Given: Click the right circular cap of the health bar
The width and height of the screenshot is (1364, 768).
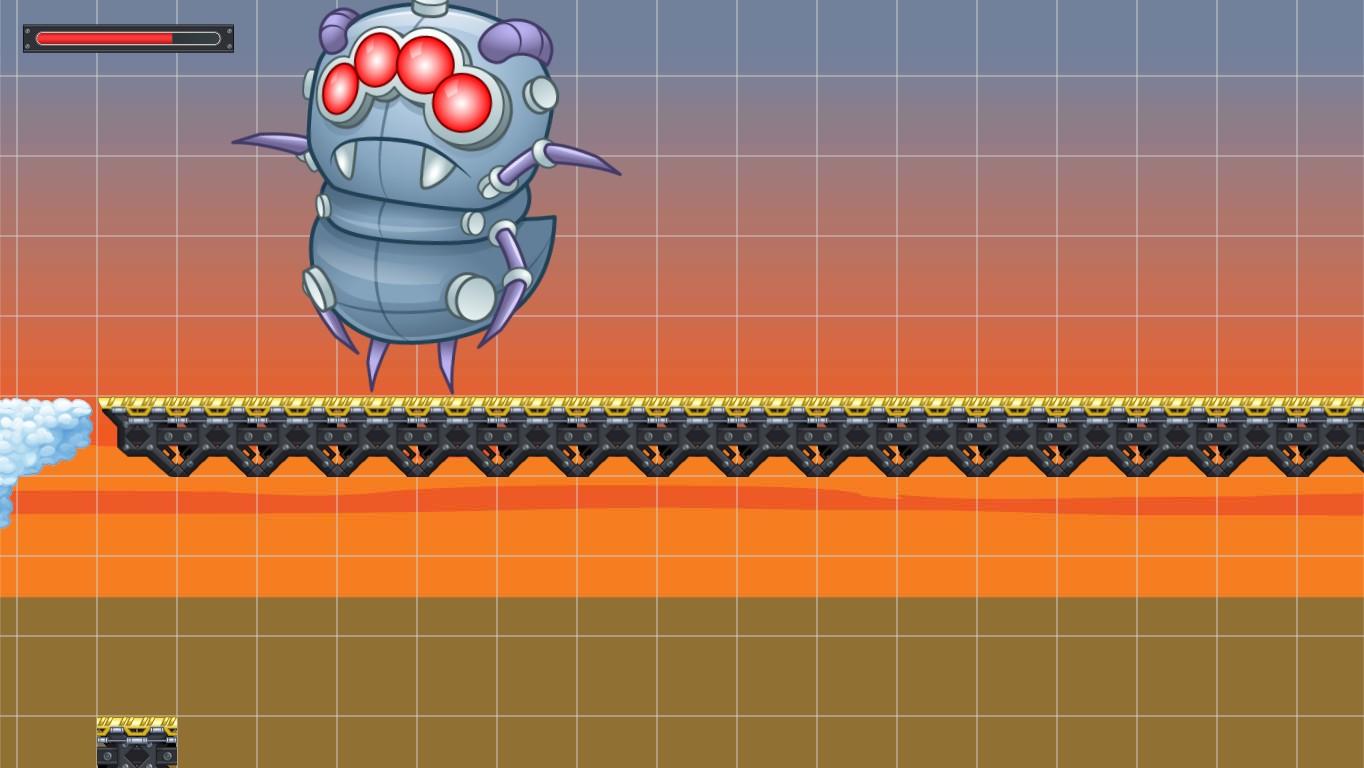Looking at the screenshot, I should coord(217,38).
